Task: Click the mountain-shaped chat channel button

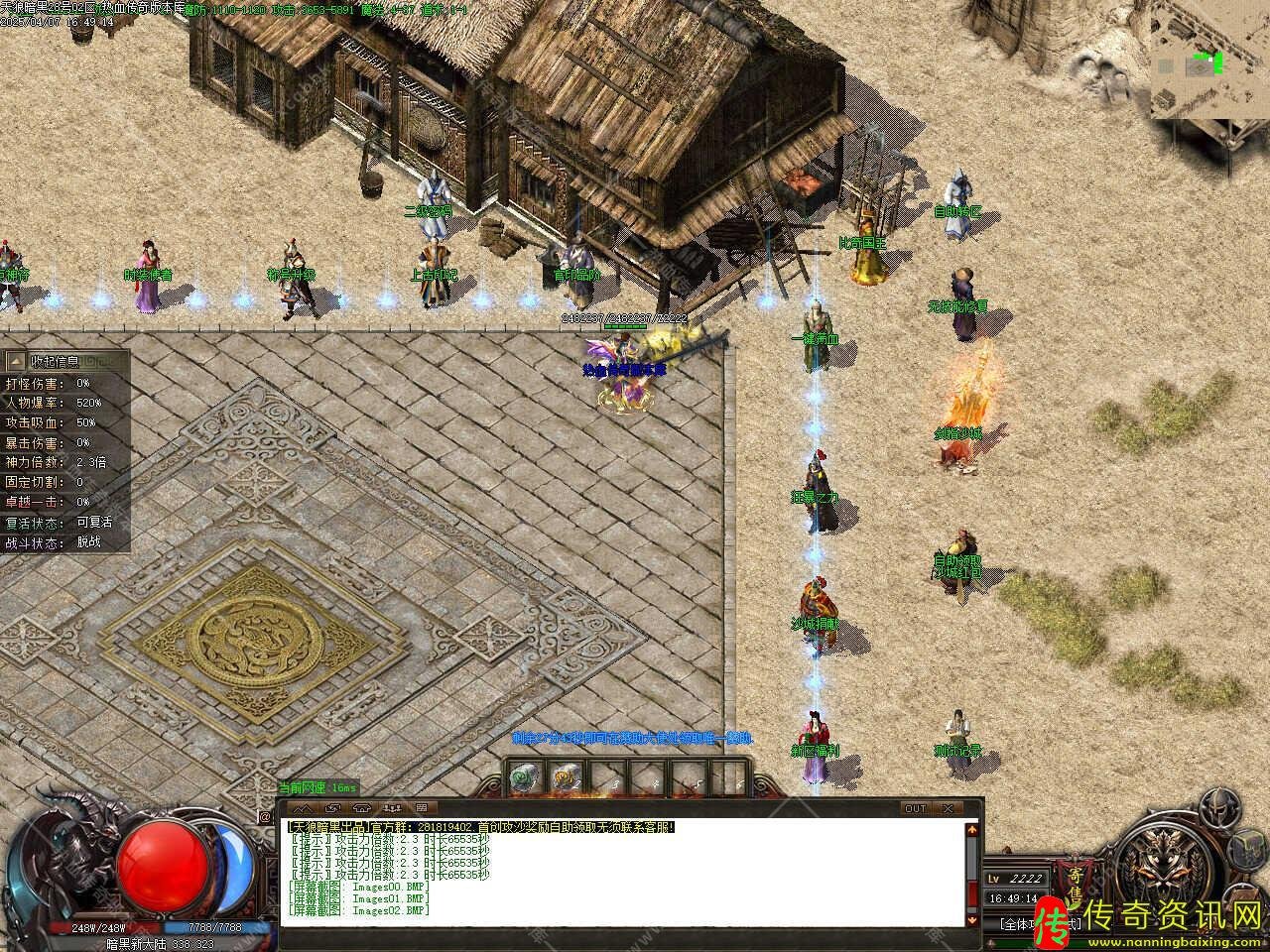Action: (x=305, y=808)
